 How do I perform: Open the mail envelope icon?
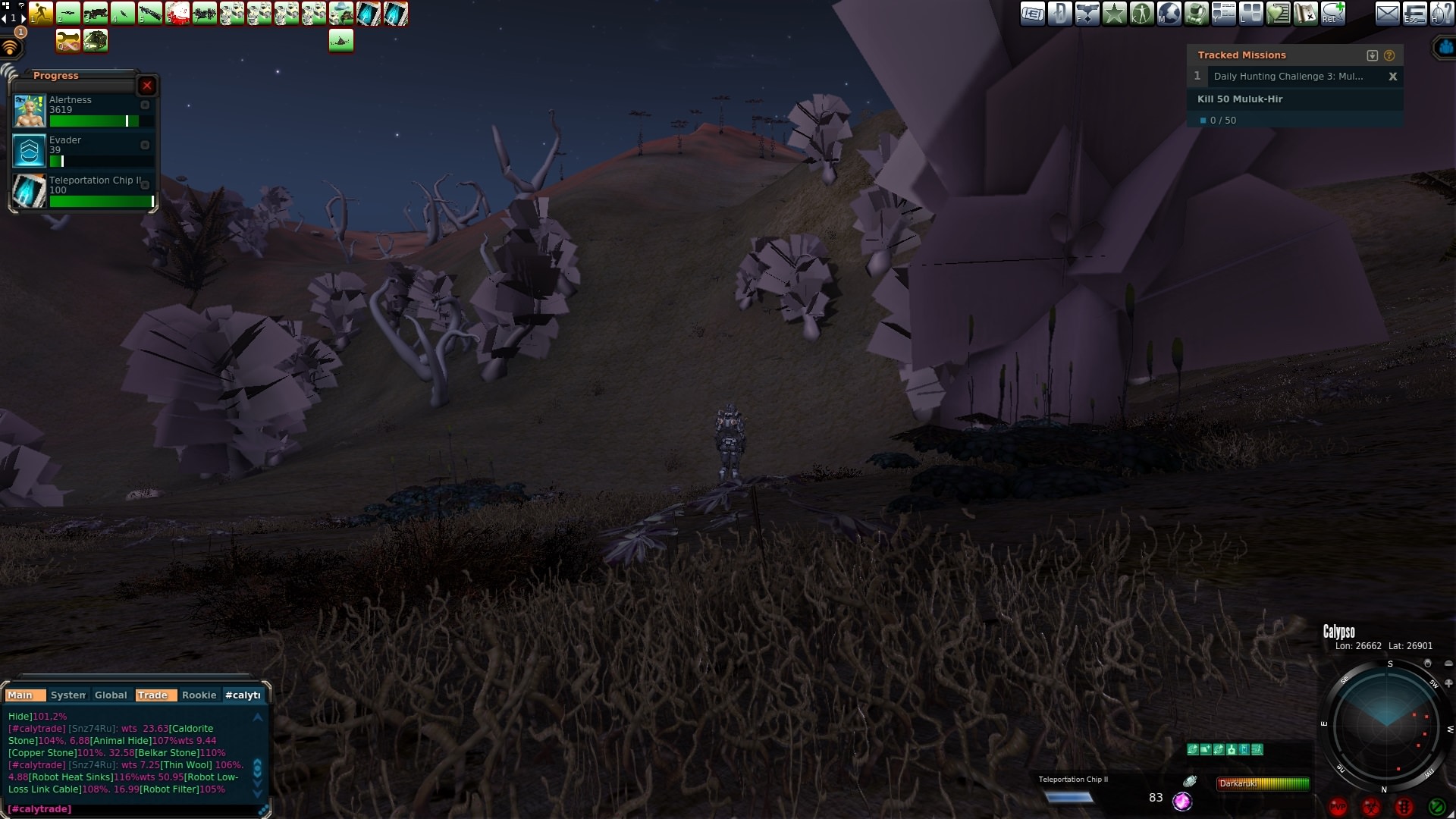tap(1387, 14)
